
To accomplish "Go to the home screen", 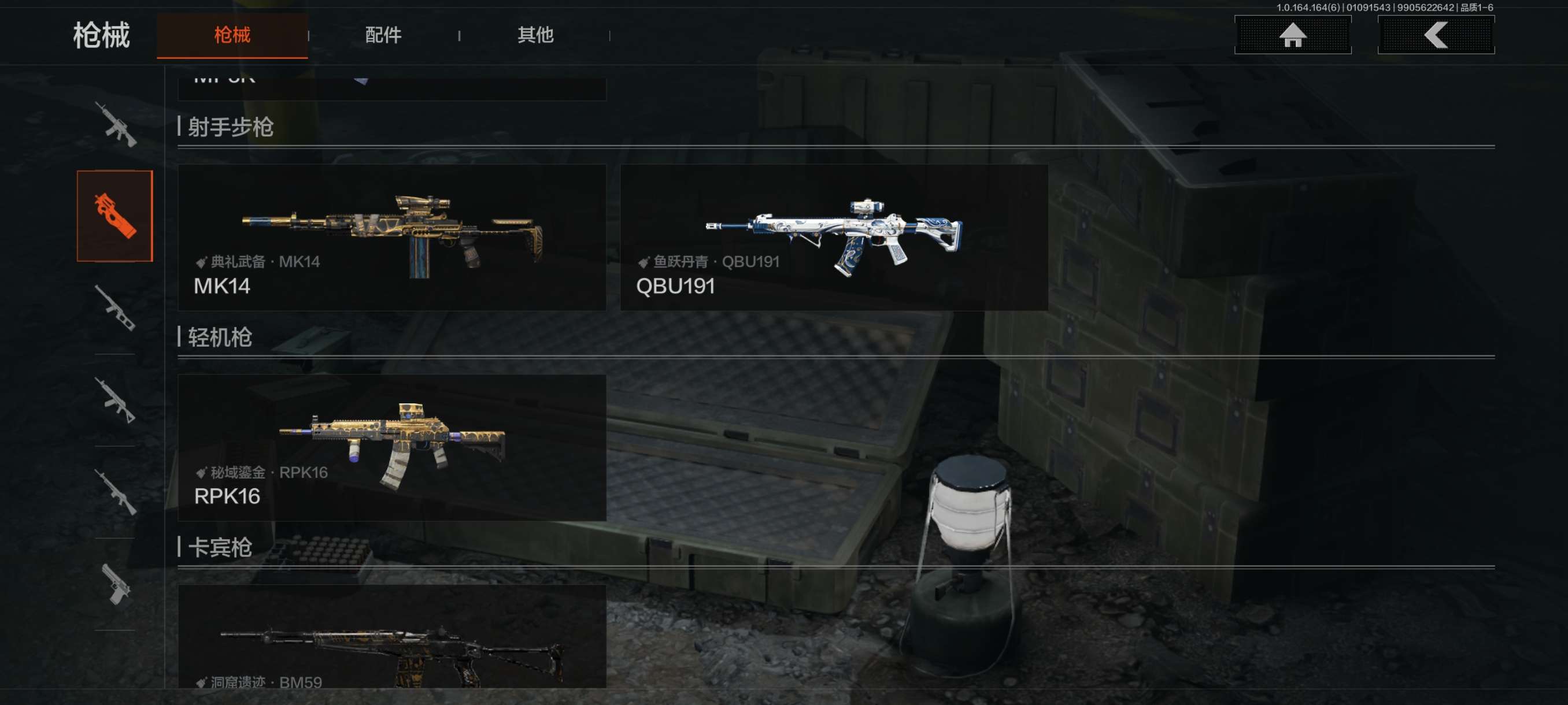I will [x=1292, y=35].
